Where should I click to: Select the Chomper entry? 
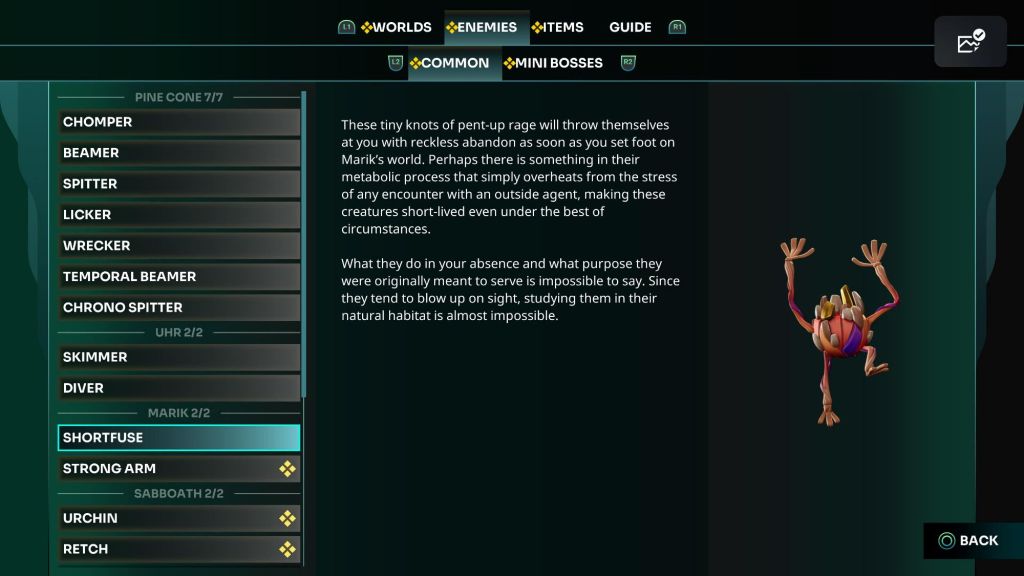click(x=179, y=122)
